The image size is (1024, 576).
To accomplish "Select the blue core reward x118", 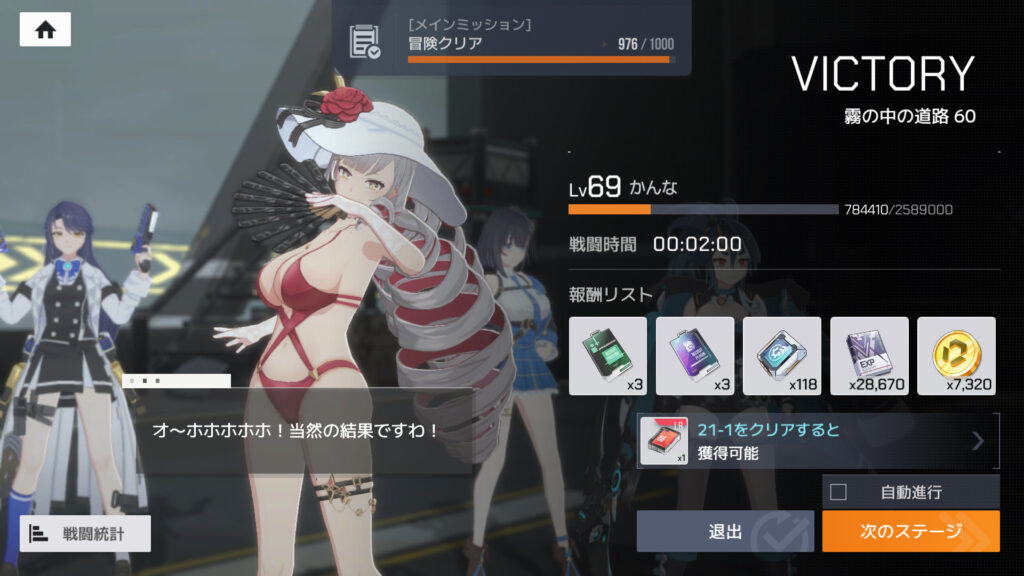I will coord(781,356).
